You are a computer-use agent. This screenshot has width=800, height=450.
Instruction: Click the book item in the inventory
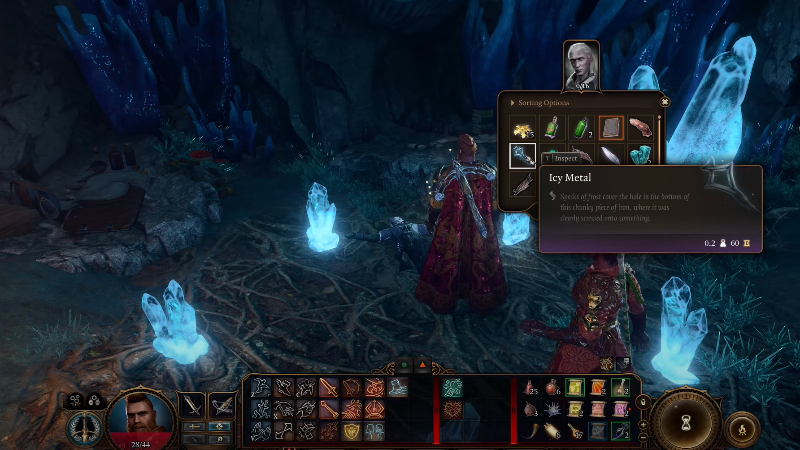coord(611,128)
